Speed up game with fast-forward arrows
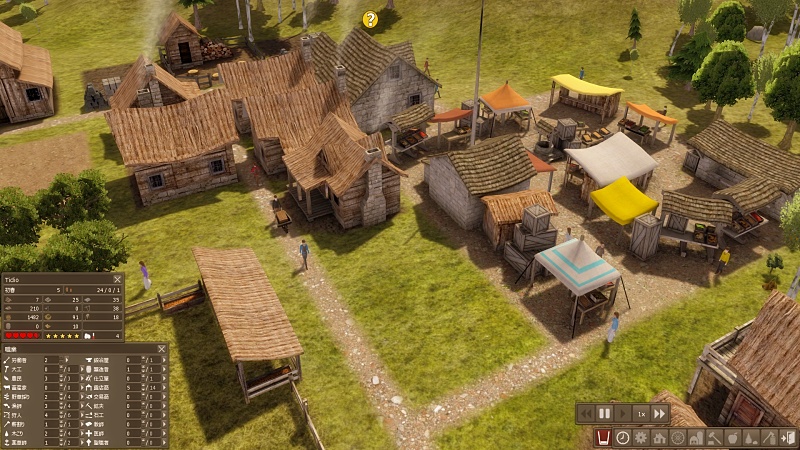This screenshot has width=800, height=450. point(660,413)
